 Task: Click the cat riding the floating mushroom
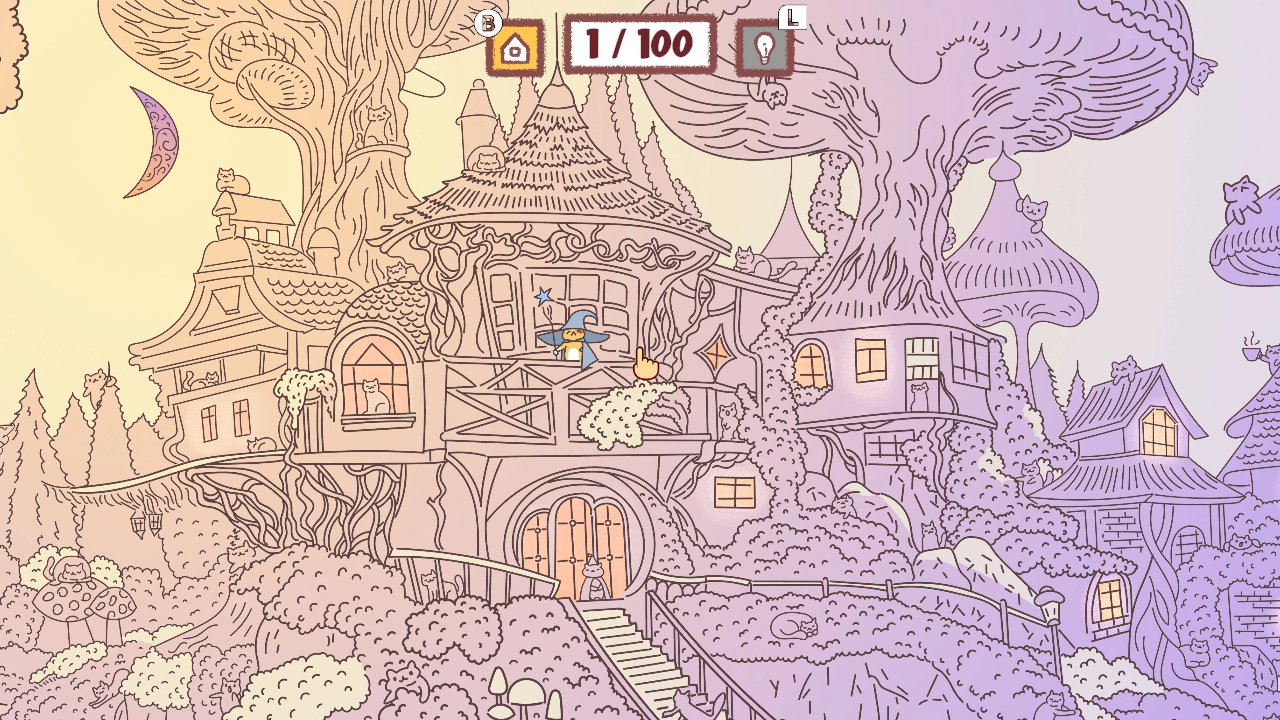(x=1239, y=198)
